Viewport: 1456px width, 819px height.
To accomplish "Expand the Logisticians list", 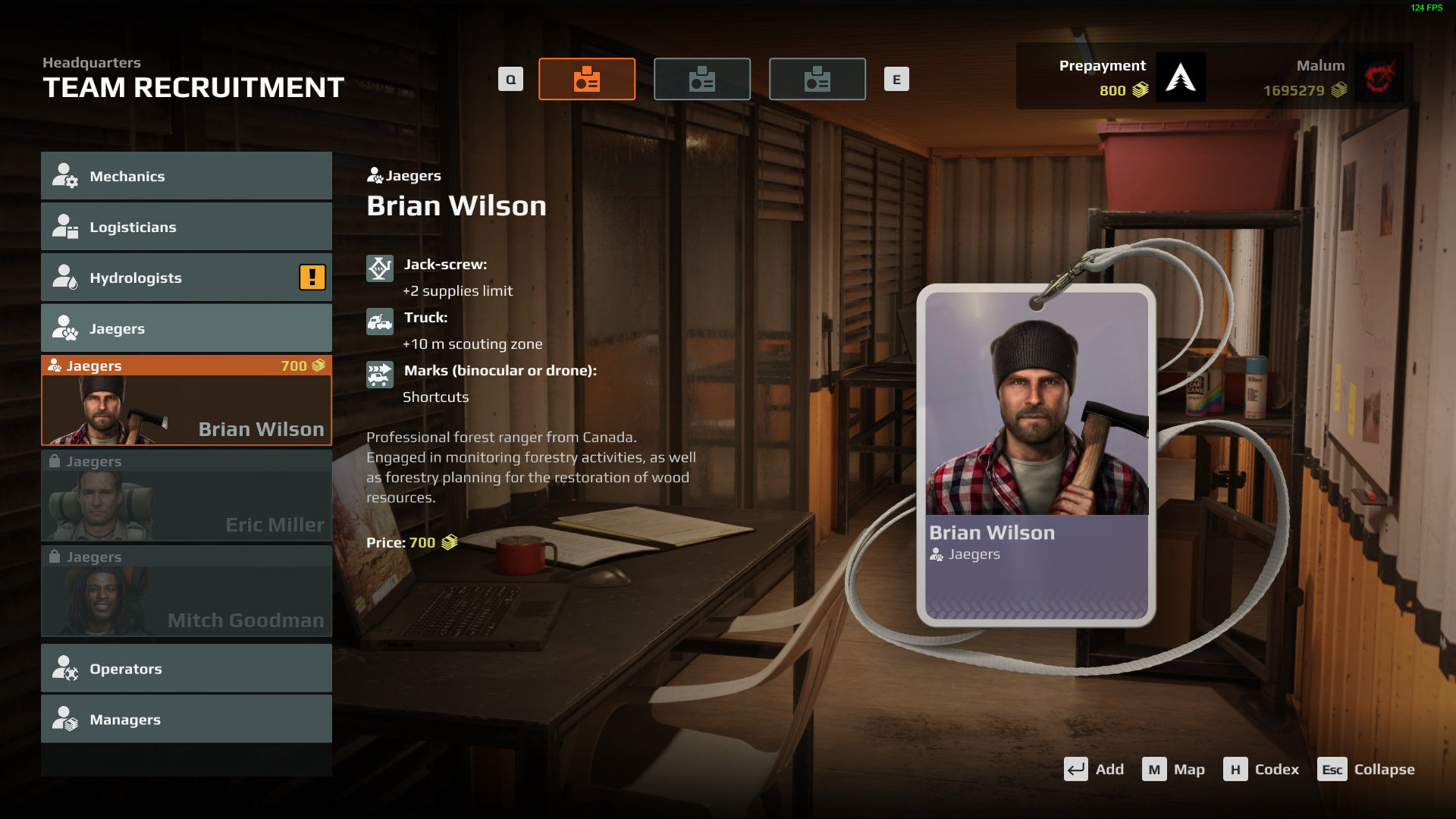I will point(186,227).
